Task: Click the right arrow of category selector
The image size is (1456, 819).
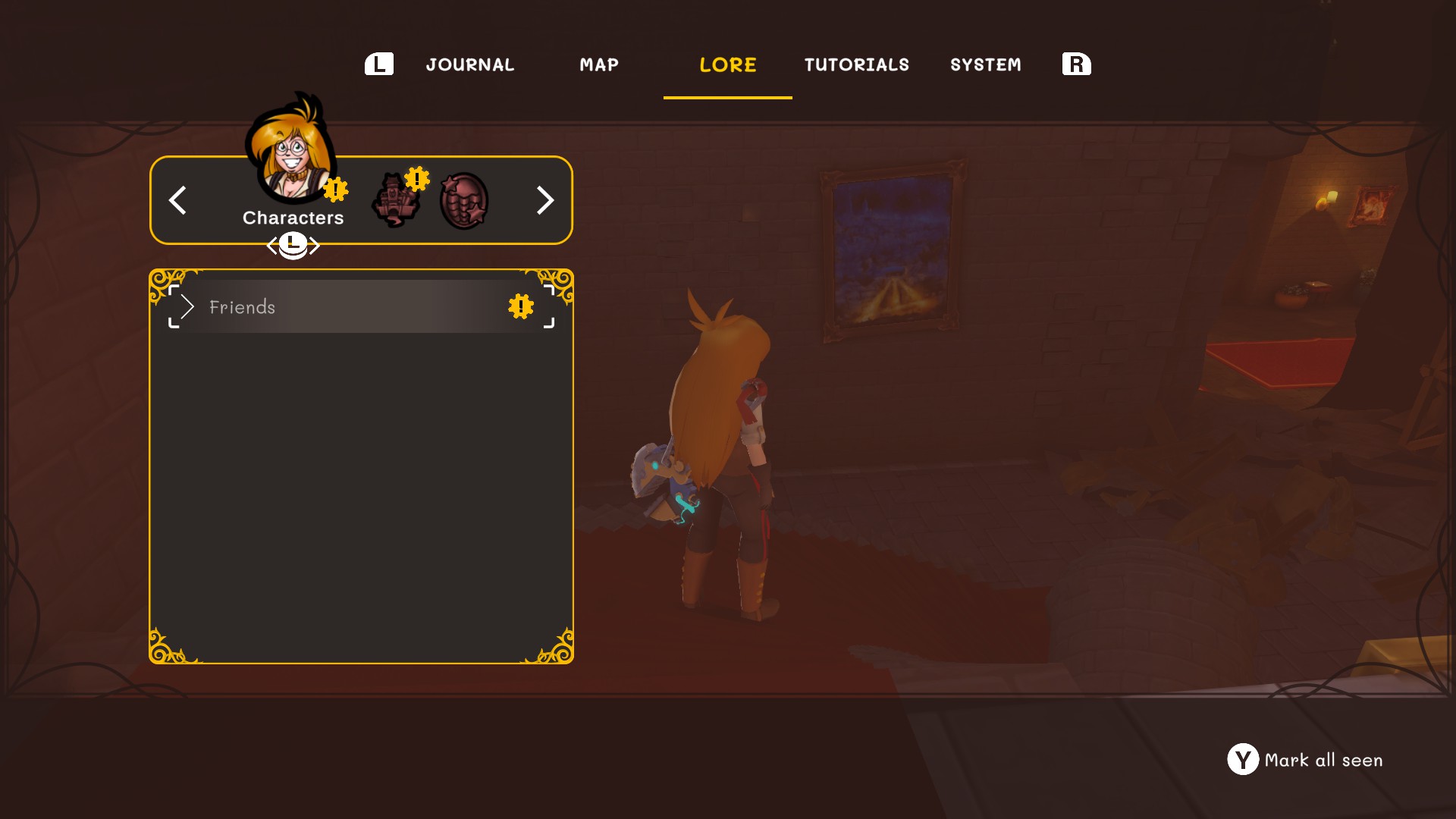Action: click(544, 200)
